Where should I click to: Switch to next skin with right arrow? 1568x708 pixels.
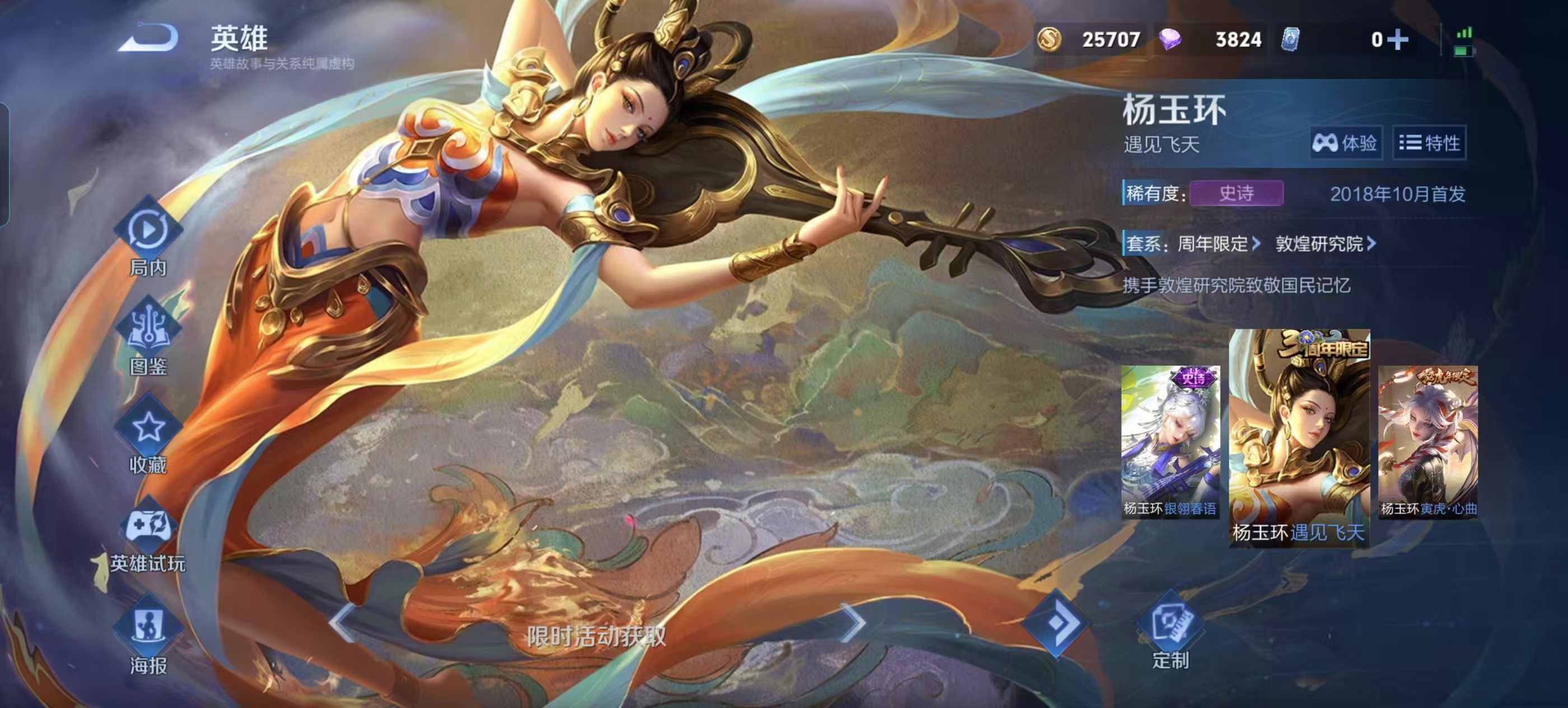point(852,623)
